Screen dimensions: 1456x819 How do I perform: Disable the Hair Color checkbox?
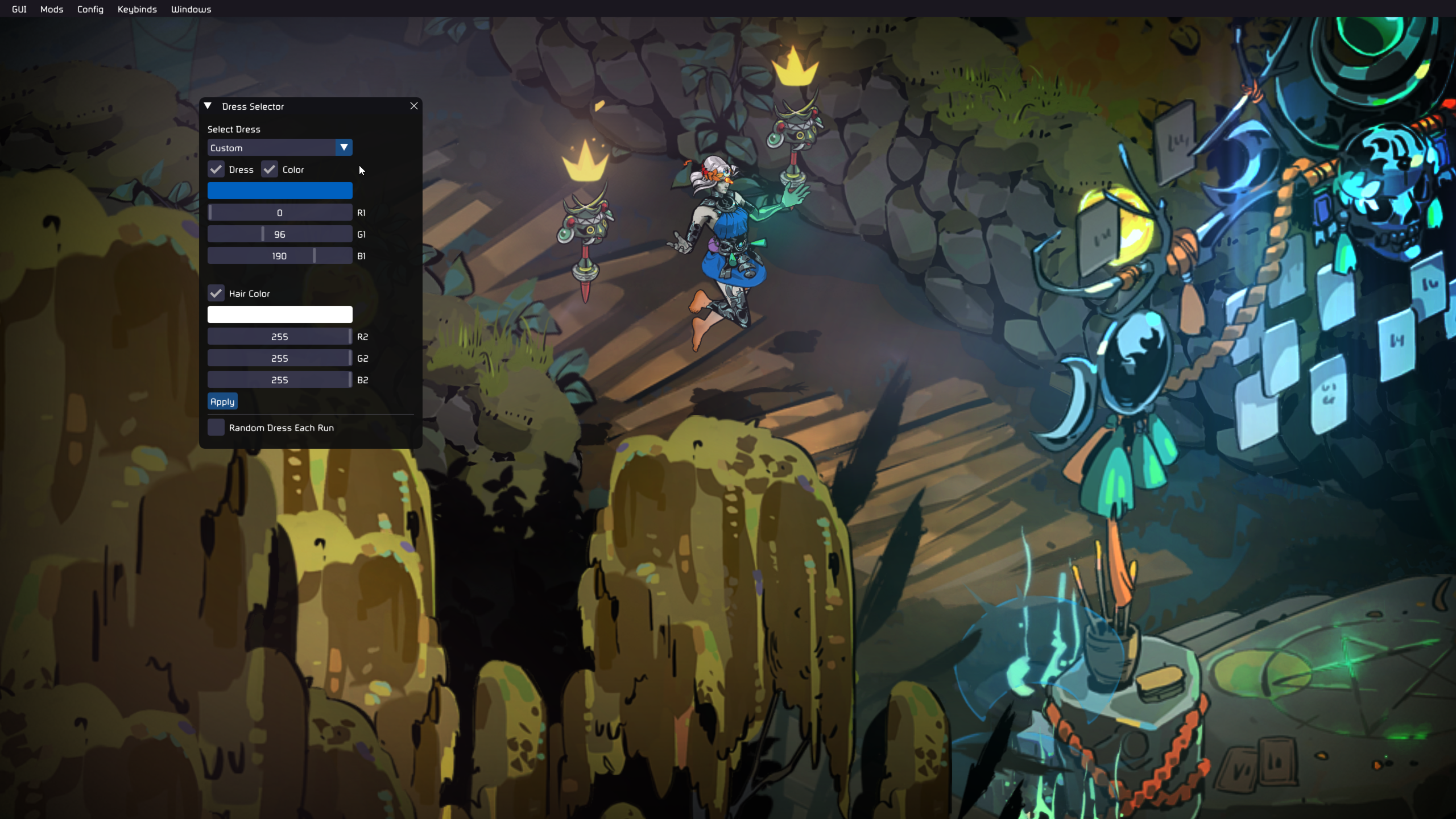pos(216,293)
